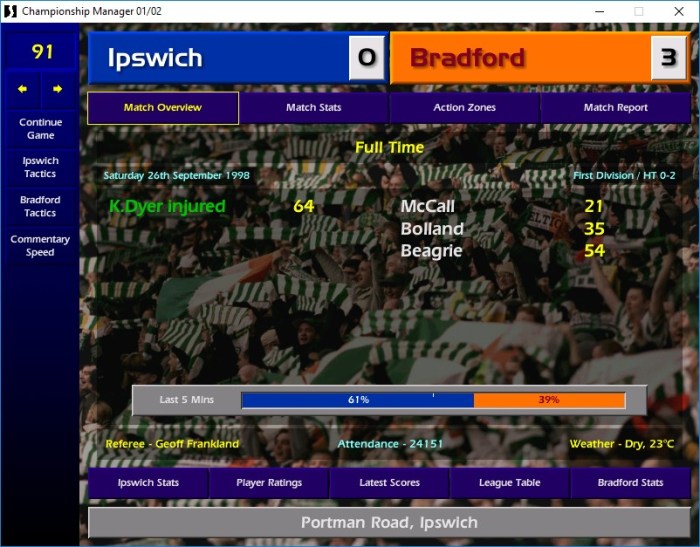Show Player Ratings
700x547 pixels.
click(269, 483)
